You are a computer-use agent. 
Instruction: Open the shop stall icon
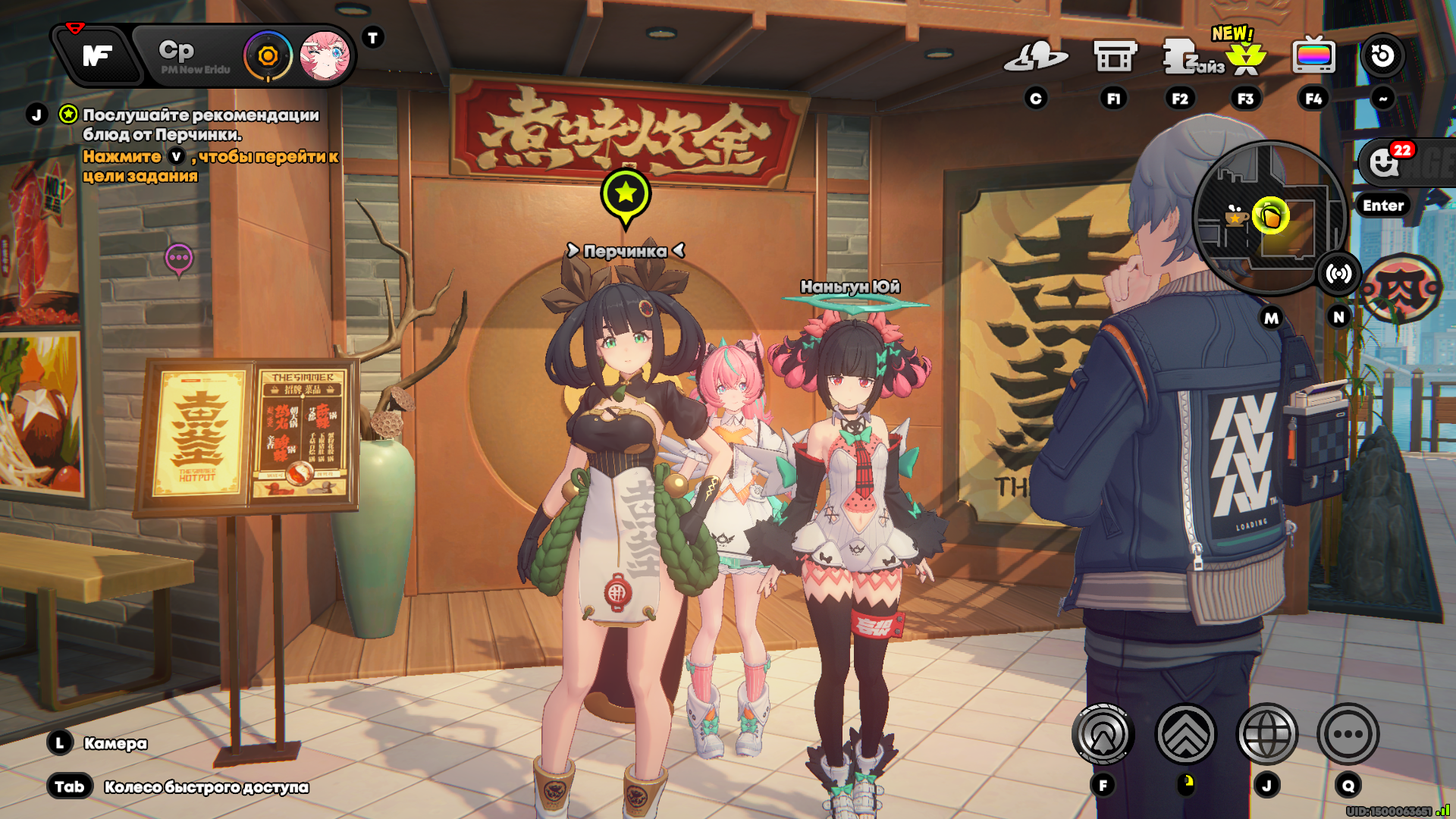click(1114, 56)
